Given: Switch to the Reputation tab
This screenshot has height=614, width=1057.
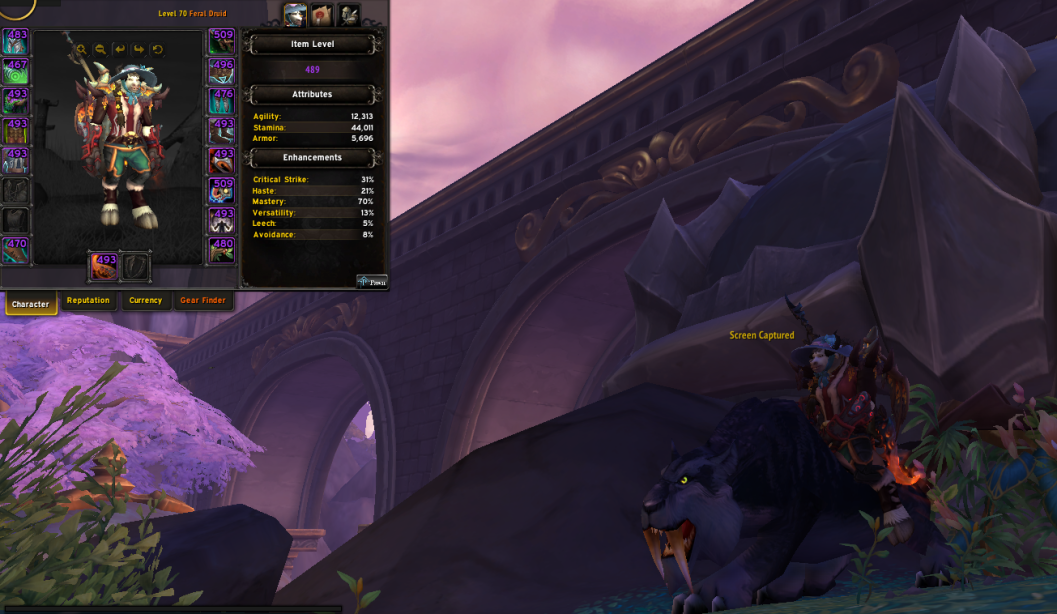Looking at the screenshot, I should (88, 301).
